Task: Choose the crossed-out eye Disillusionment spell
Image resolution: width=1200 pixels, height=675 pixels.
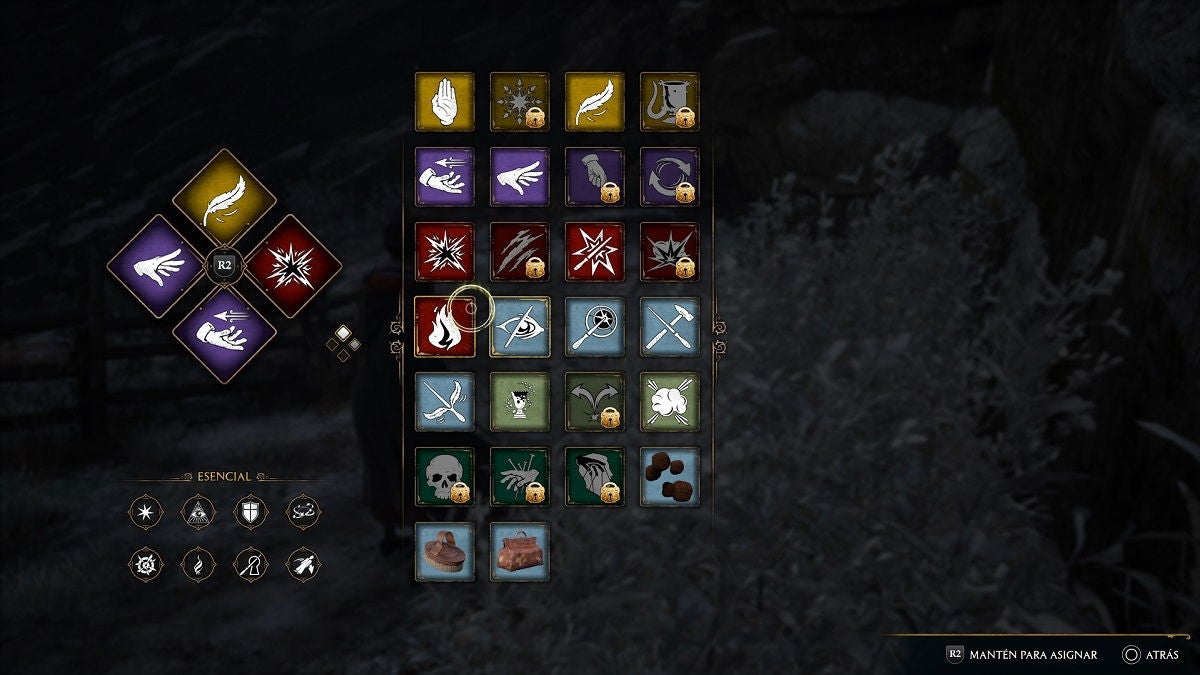Action: [x=519, y=327]
